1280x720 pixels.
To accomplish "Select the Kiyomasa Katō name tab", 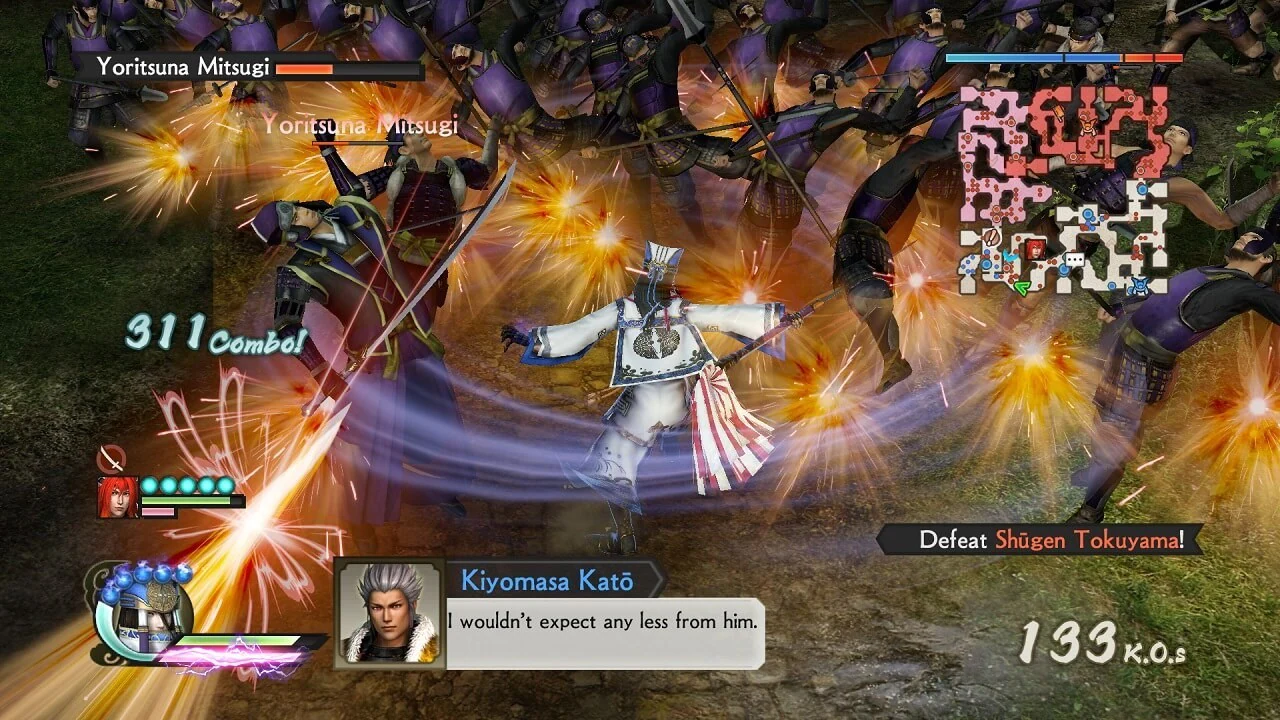I will 550,581.
